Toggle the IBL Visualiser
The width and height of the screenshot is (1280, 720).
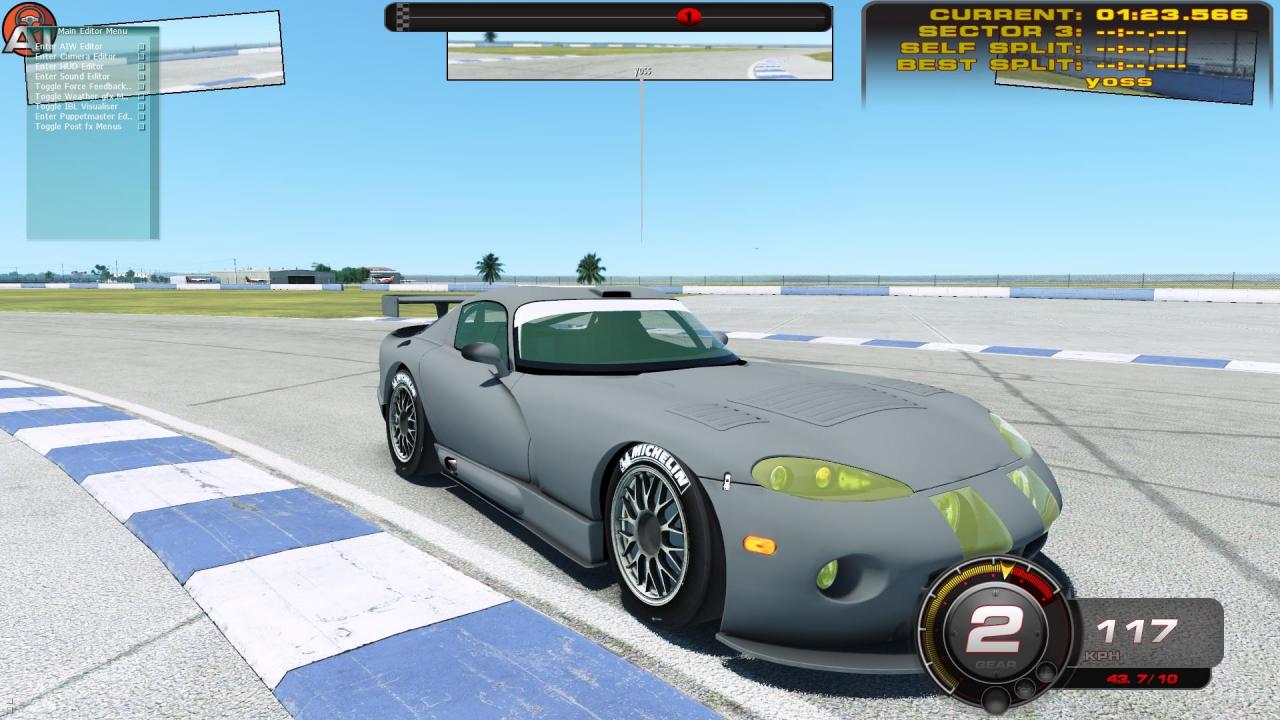point(76,107)
